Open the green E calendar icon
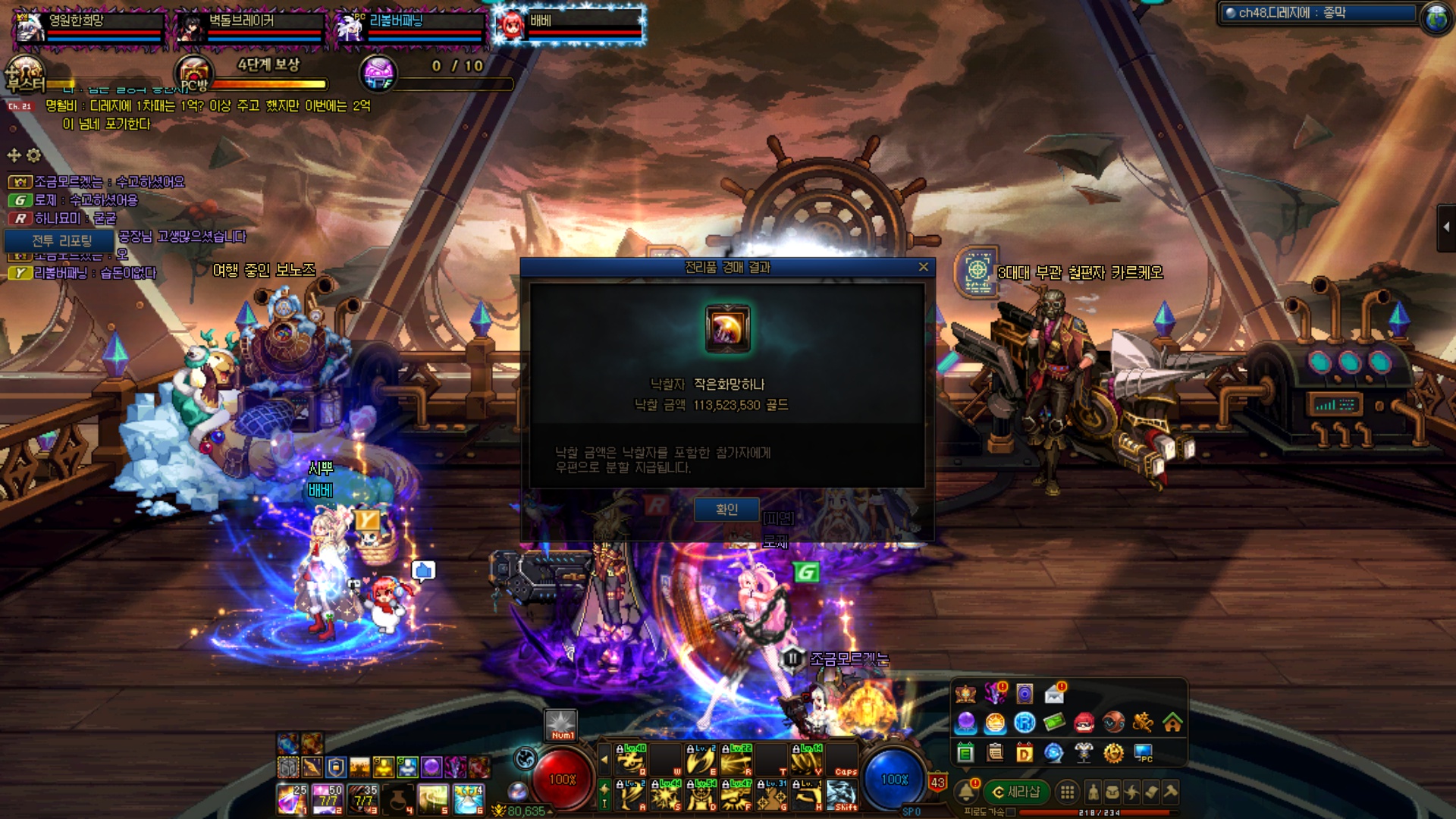This screenshot has height=819, width=1456. click(965, 753)
